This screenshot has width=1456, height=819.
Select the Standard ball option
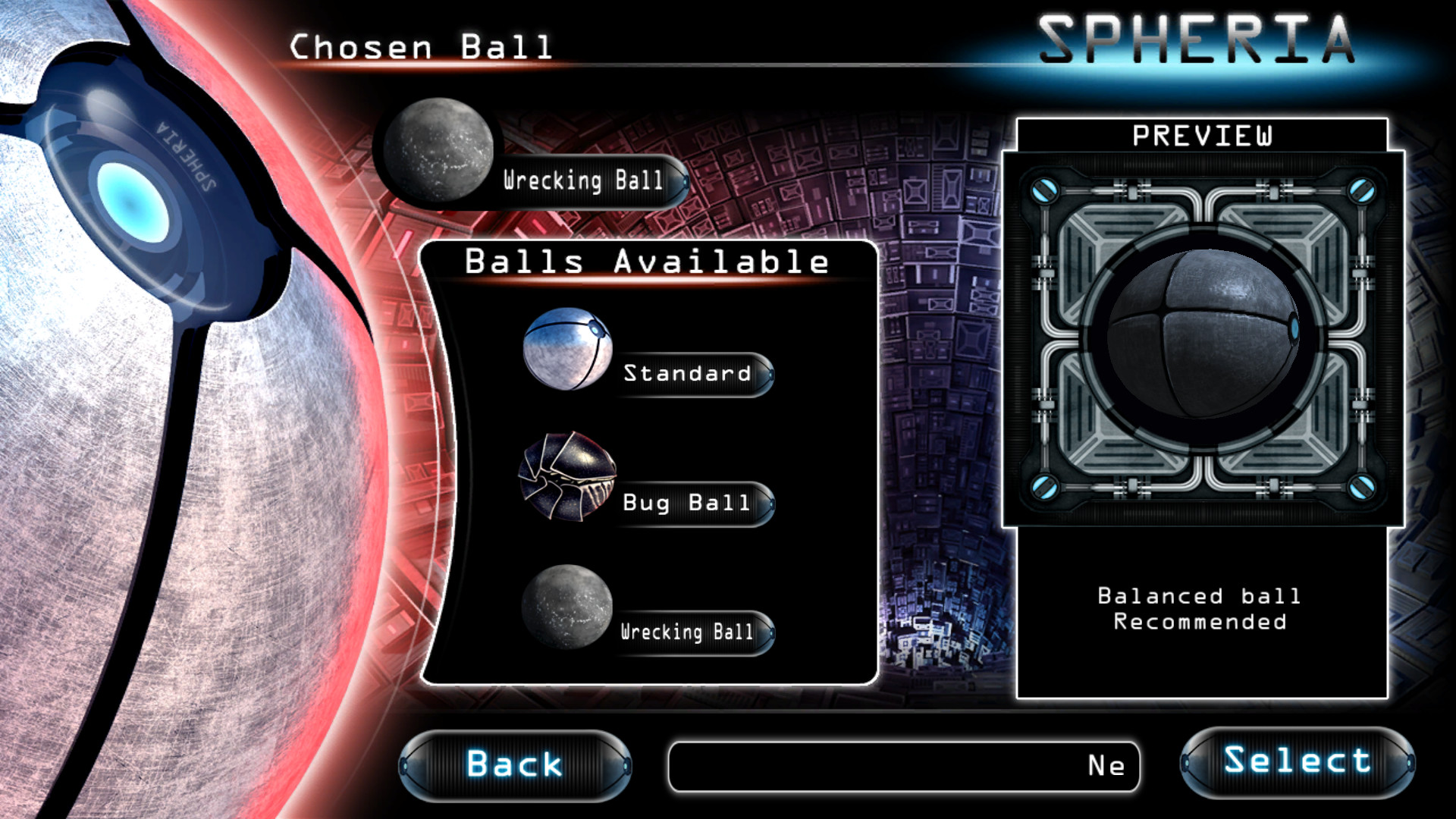coord(686,375)
